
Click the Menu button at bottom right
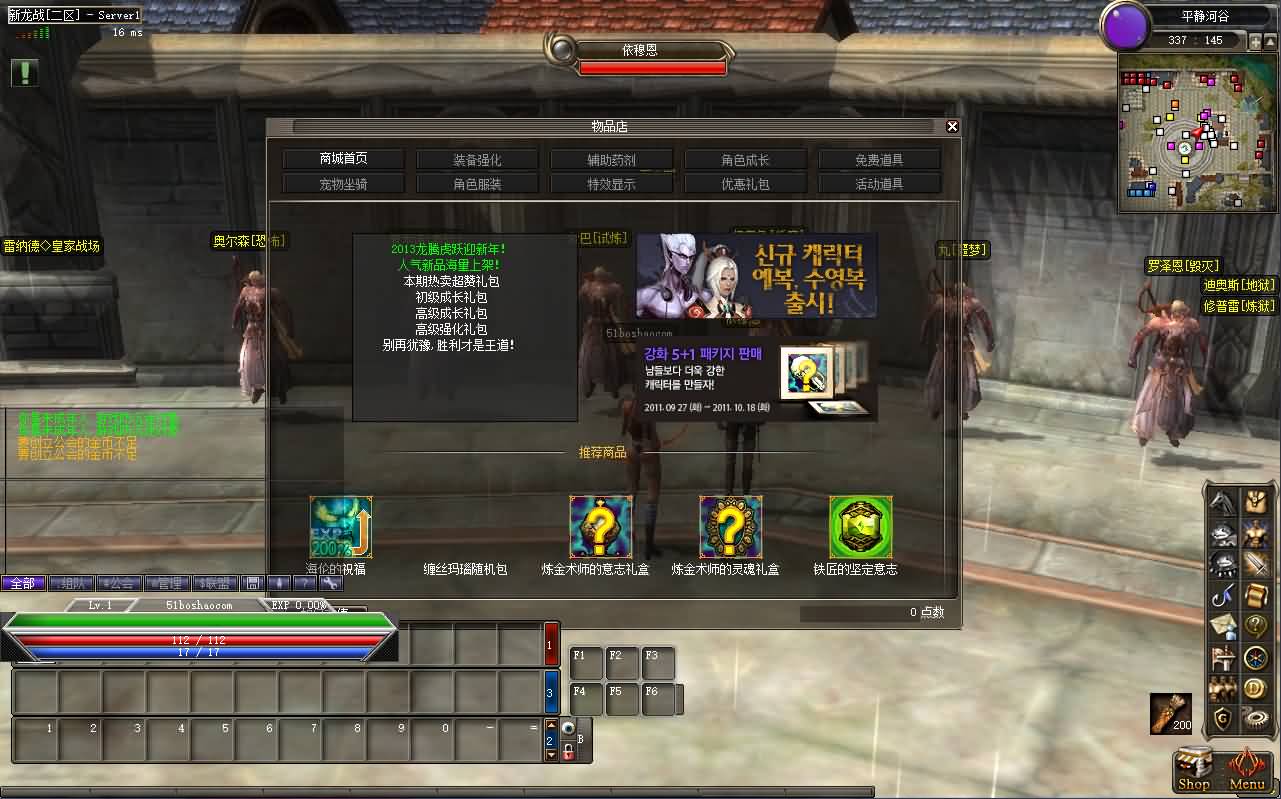click(1246, 770)
